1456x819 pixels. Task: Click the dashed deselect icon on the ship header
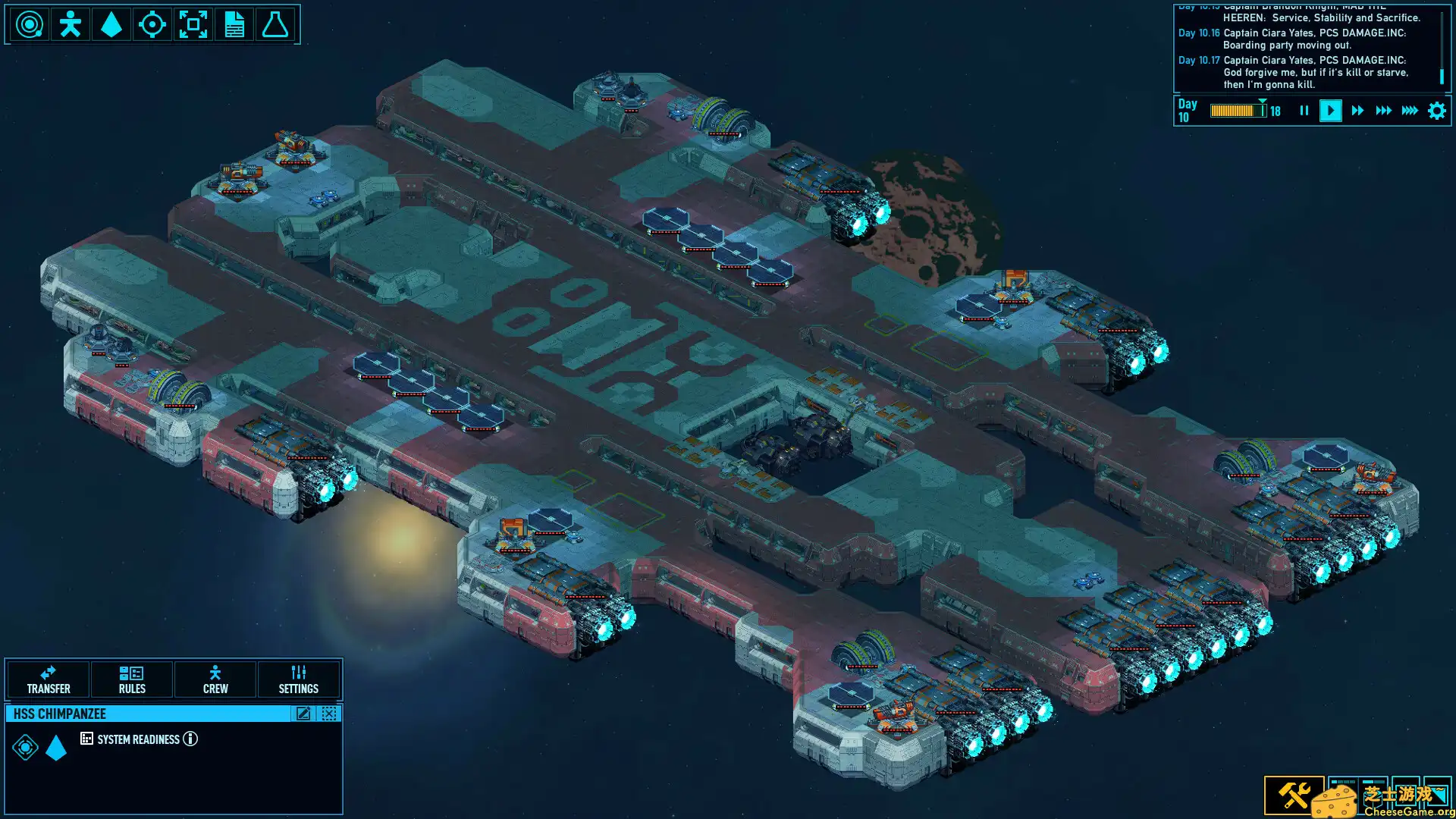point(328,714)
